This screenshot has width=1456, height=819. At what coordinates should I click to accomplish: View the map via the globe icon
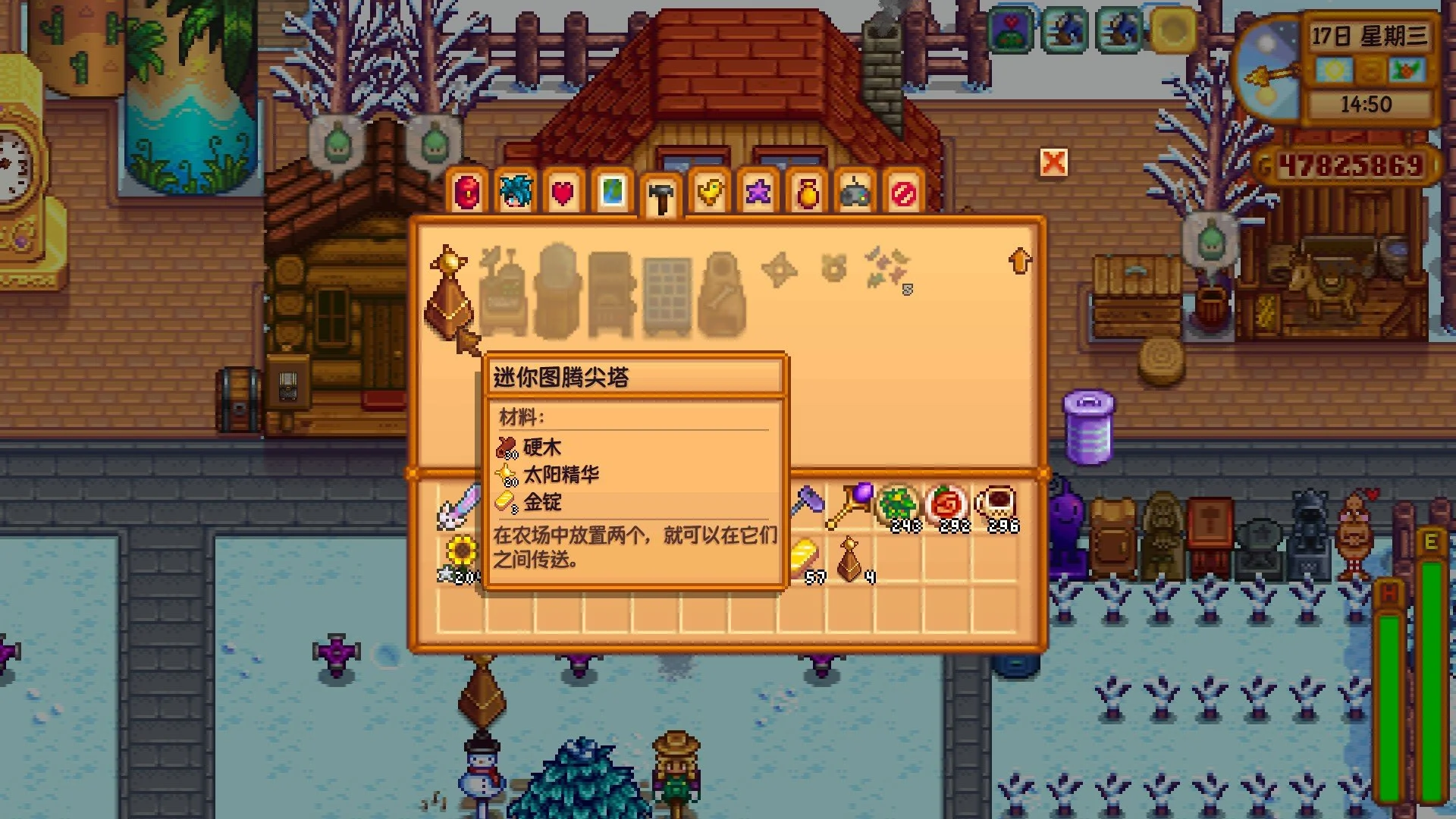pyautogui.click(x=613, y=193)
